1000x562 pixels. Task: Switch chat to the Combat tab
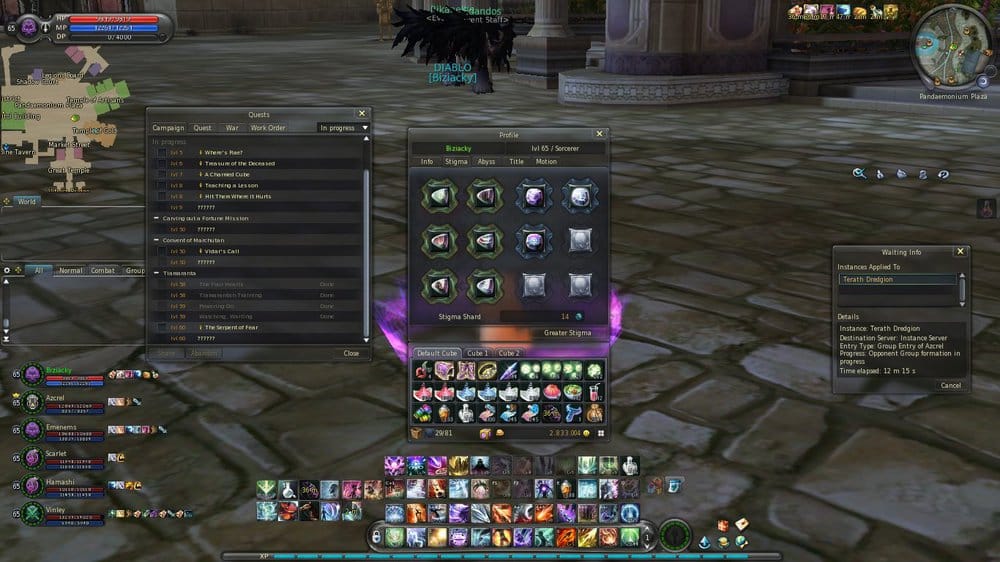[x=103, y=270]
